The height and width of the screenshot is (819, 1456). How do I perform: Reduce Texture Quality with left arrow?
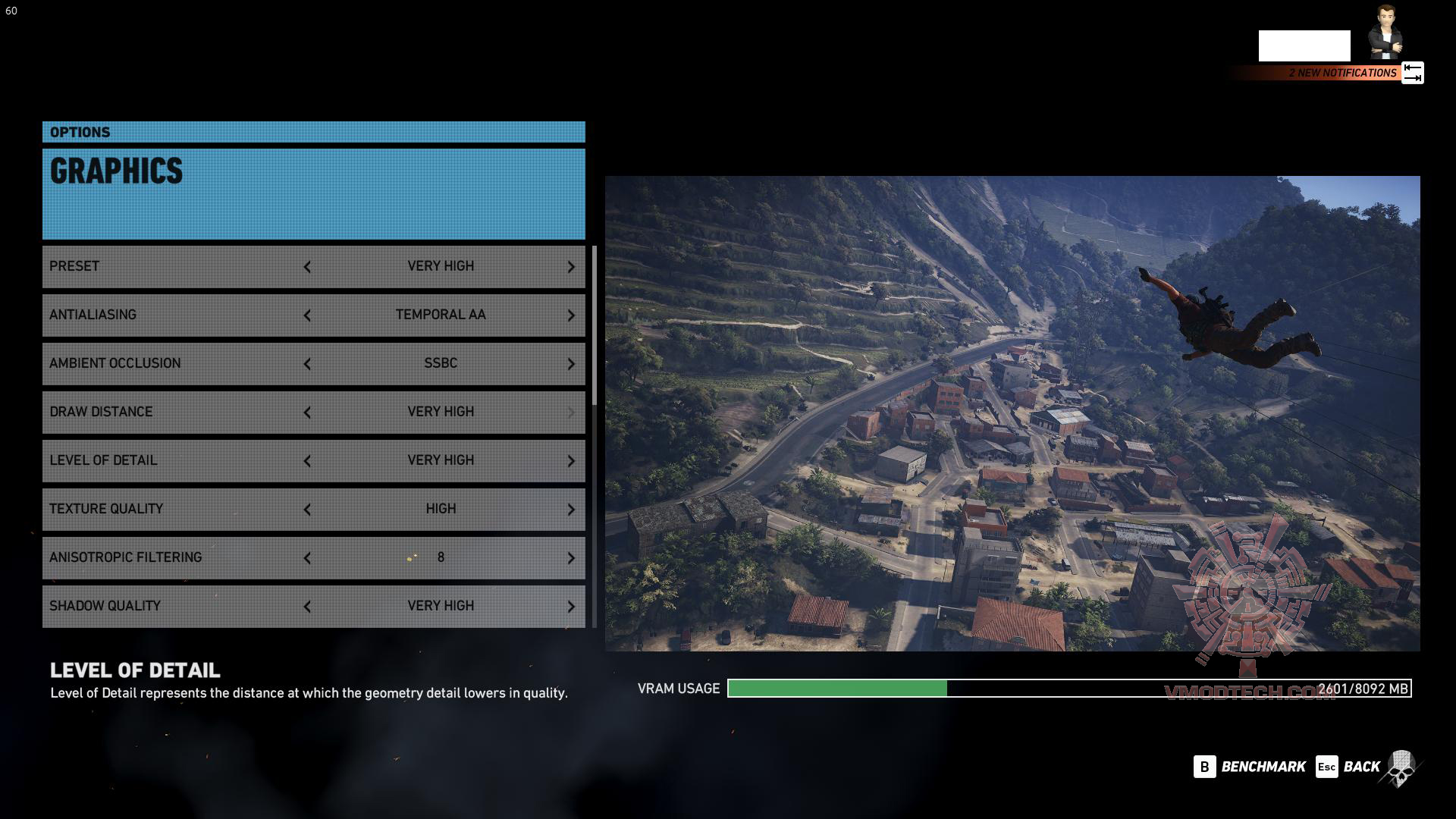pyautogui.click(x=307, y=510)
